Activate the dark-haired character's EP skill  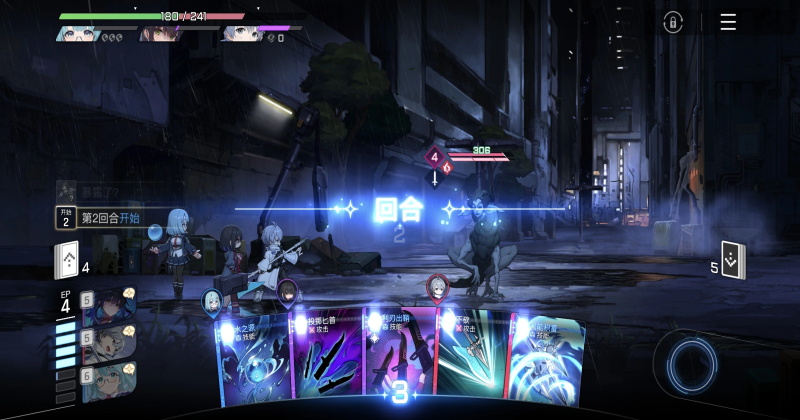coord(108,307)
